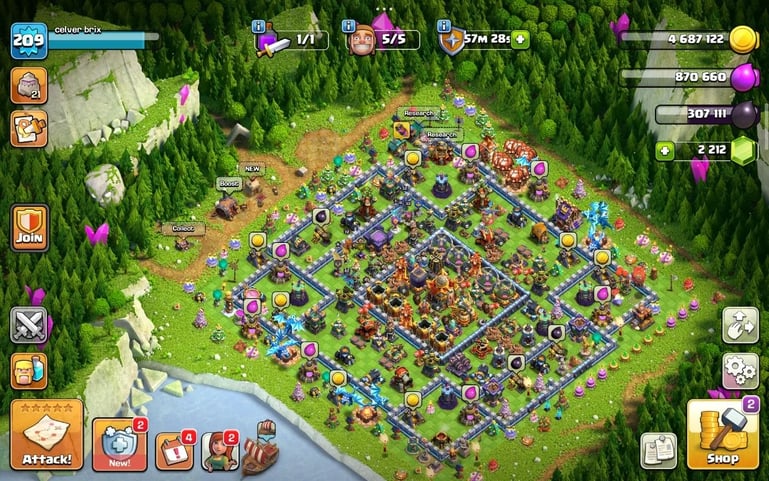Select the Join clan shield button

pos(29,228)
